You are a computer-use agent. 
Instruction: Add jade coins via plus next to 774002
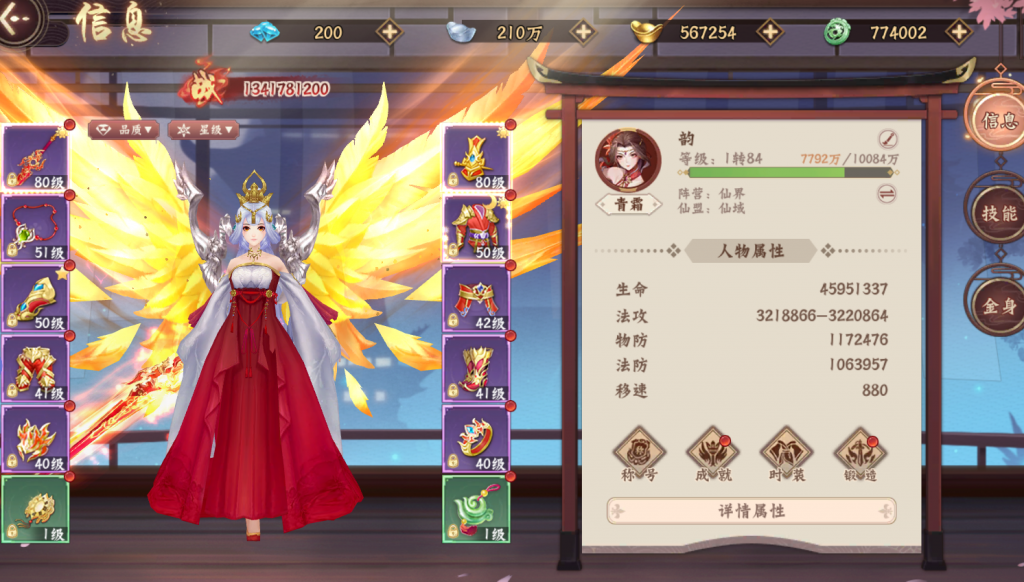pos(958,32)
